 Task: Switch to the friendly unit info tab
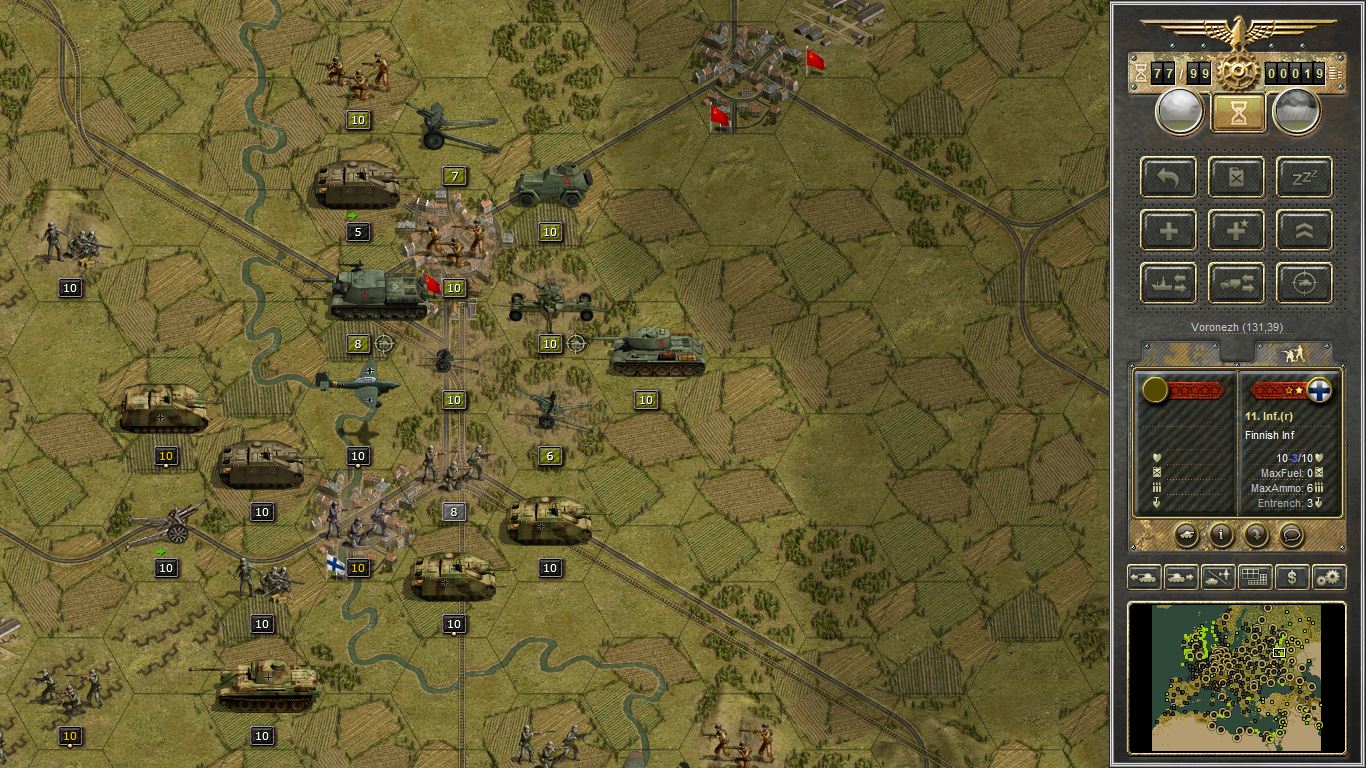1180,351
